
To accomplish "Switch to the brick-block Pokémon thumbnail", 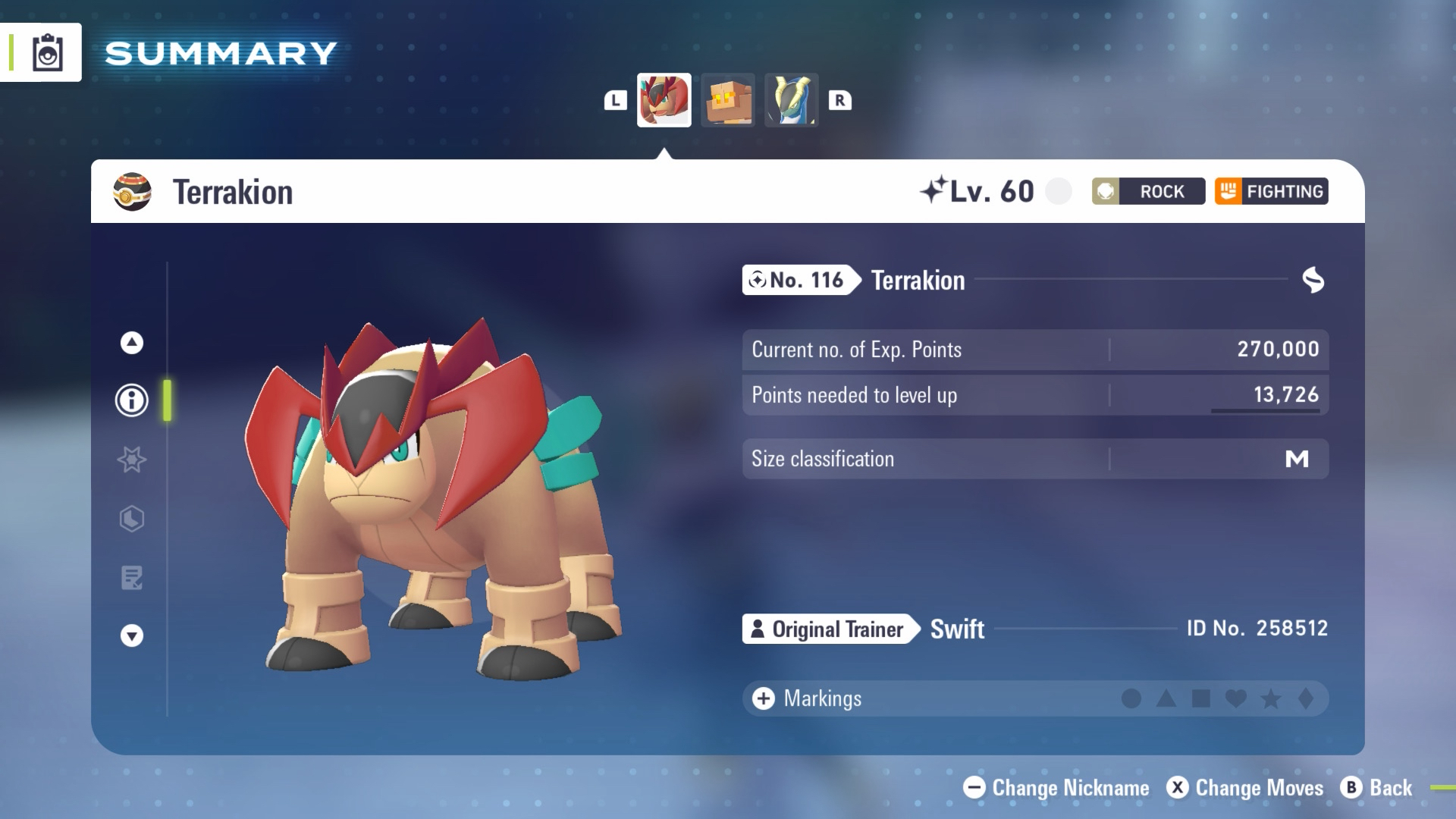I will 728,100.
